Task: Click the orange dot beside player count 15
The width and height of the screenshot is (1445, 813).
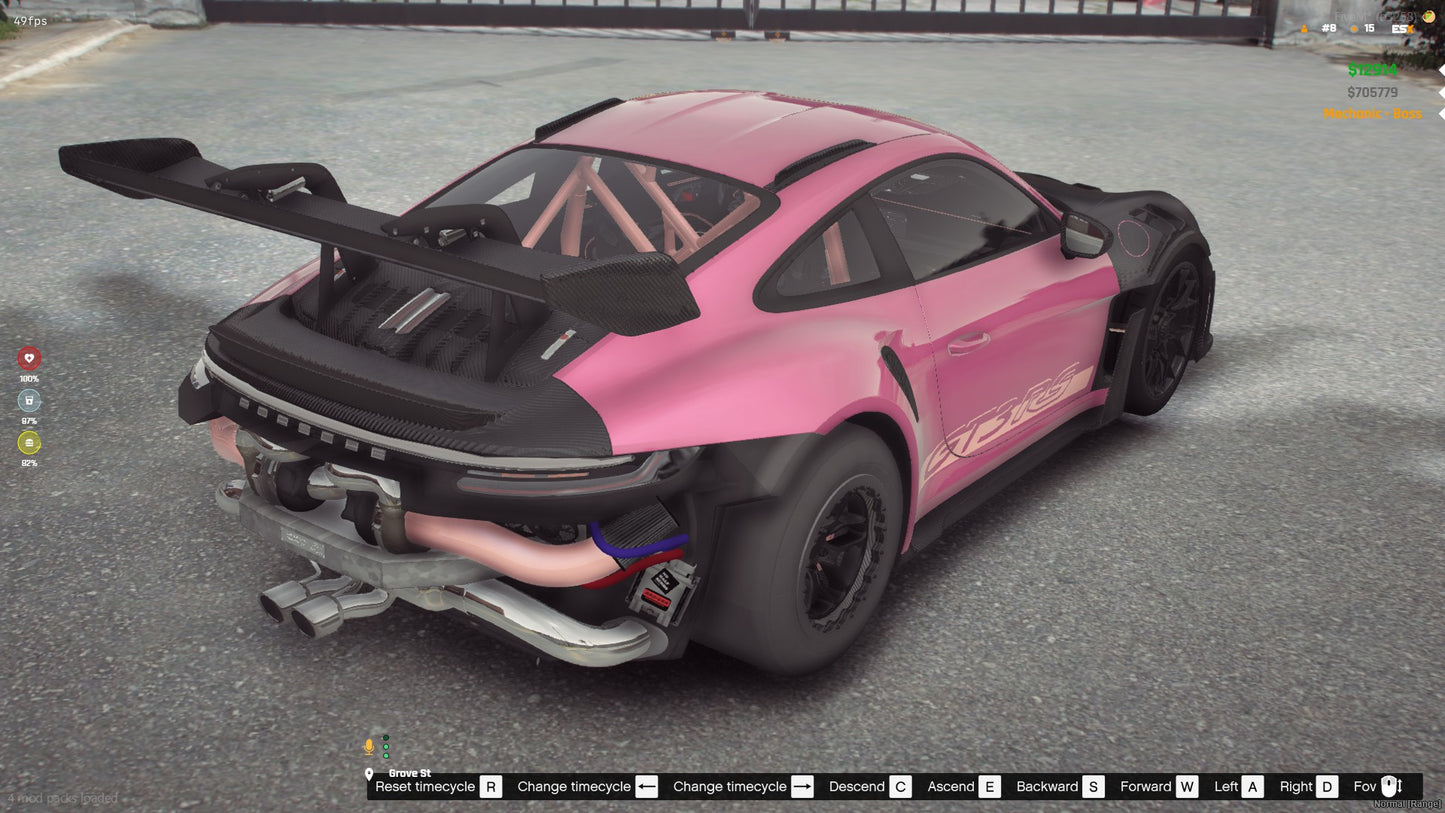Action: pyautogui.click(x=1354, y=29)
